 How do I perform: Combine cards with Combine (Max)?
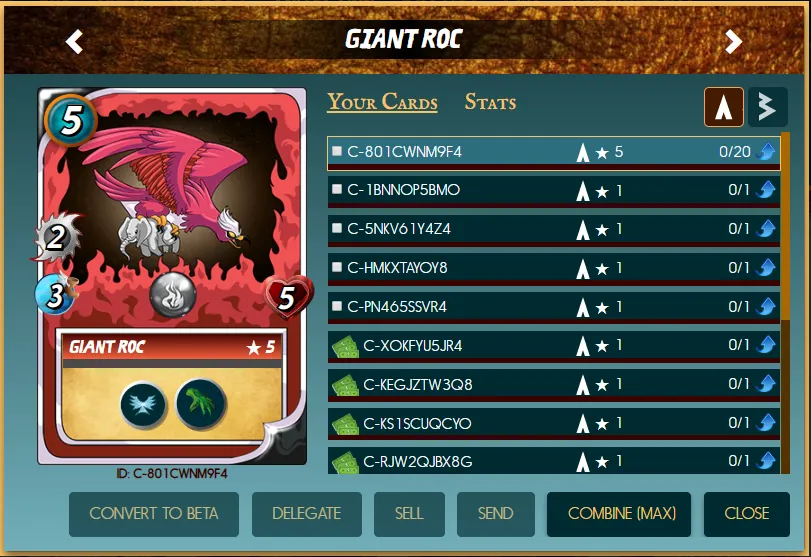pos(622,514)
